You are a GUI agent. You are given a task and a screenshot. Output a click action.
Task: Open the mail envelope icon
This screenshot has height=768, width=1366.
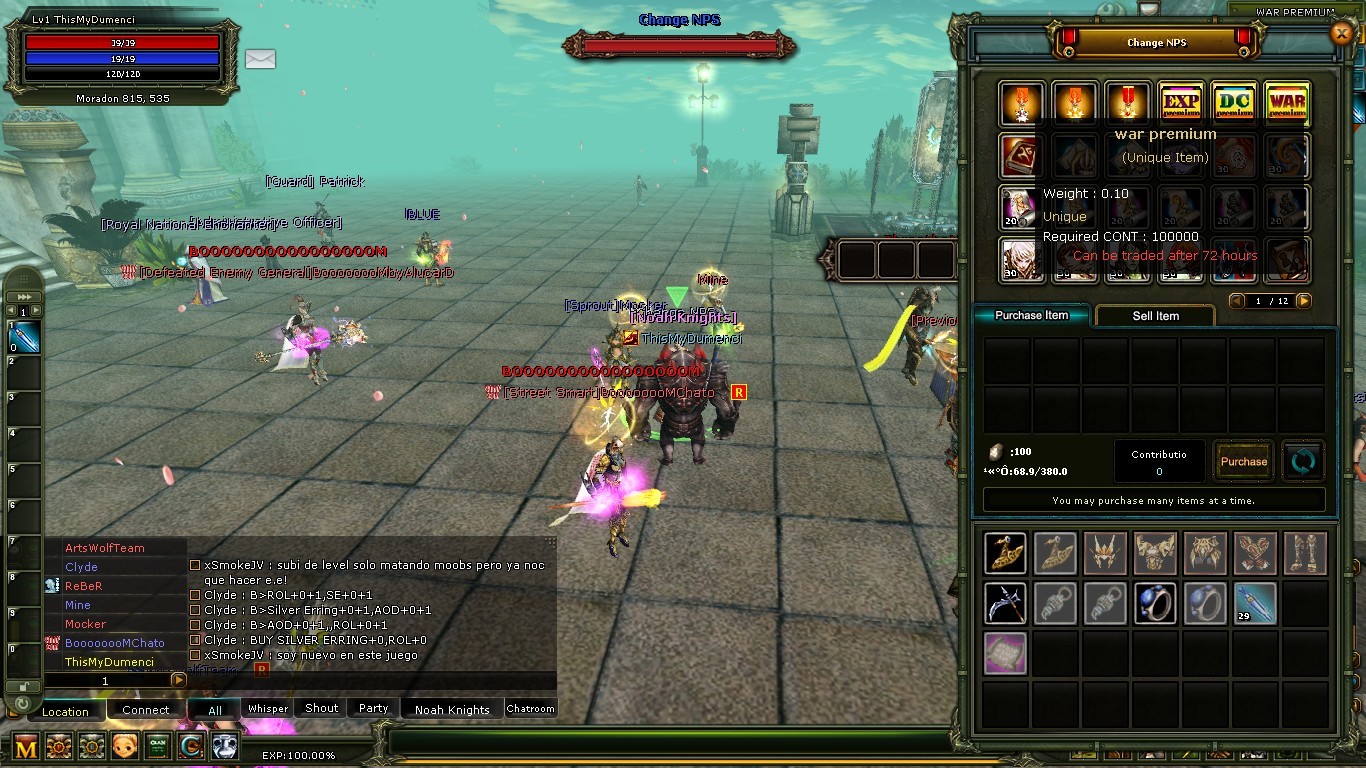(x=260, y=59)
